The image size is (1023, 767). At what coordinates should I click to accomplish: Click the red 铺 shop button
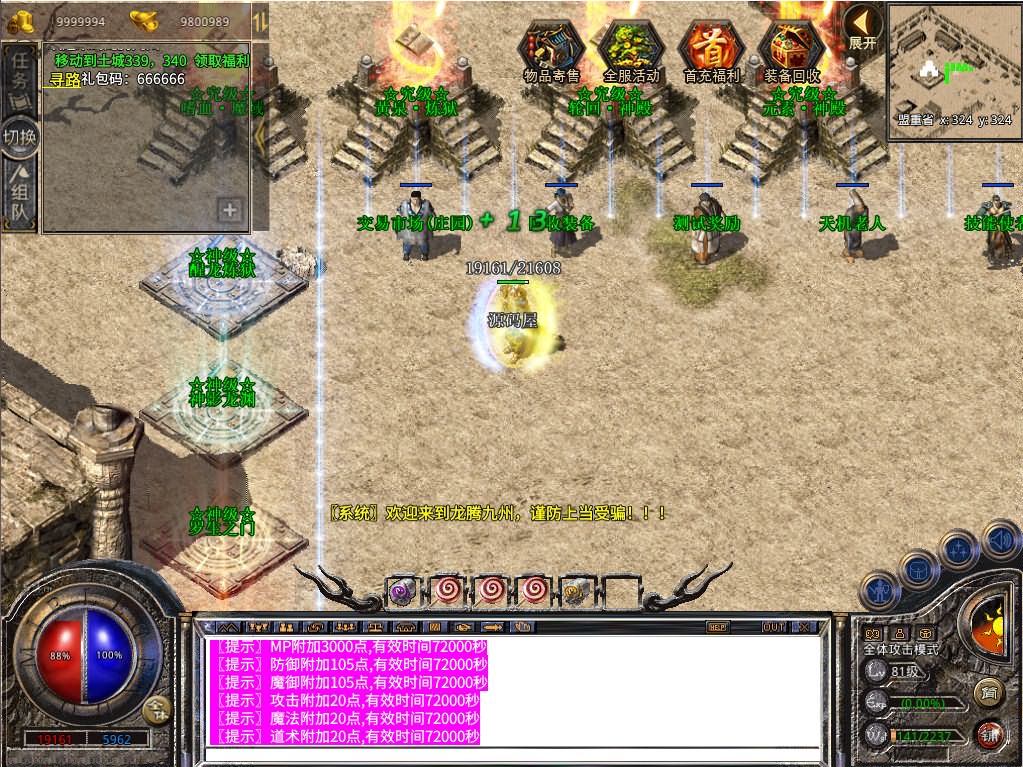(x=989, y=735)
